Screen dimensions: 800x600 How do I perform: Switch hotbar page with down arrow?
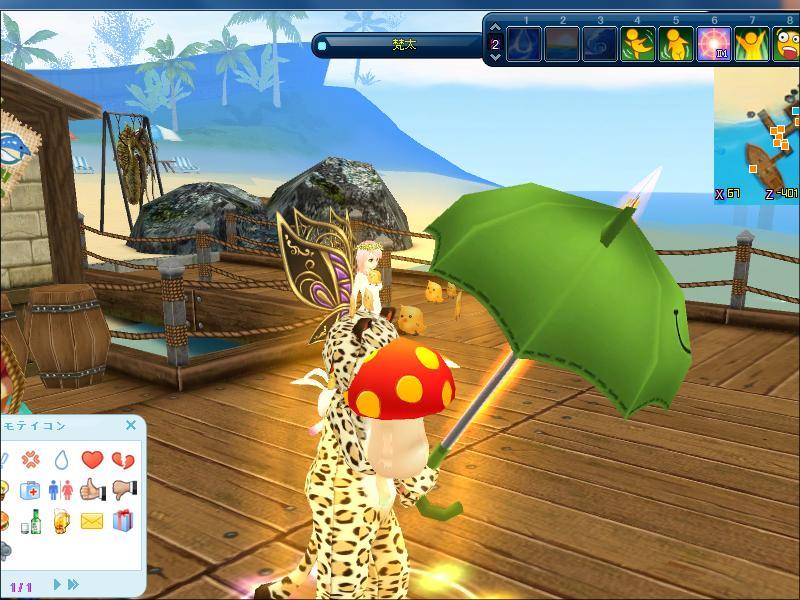tap(494, 58)
